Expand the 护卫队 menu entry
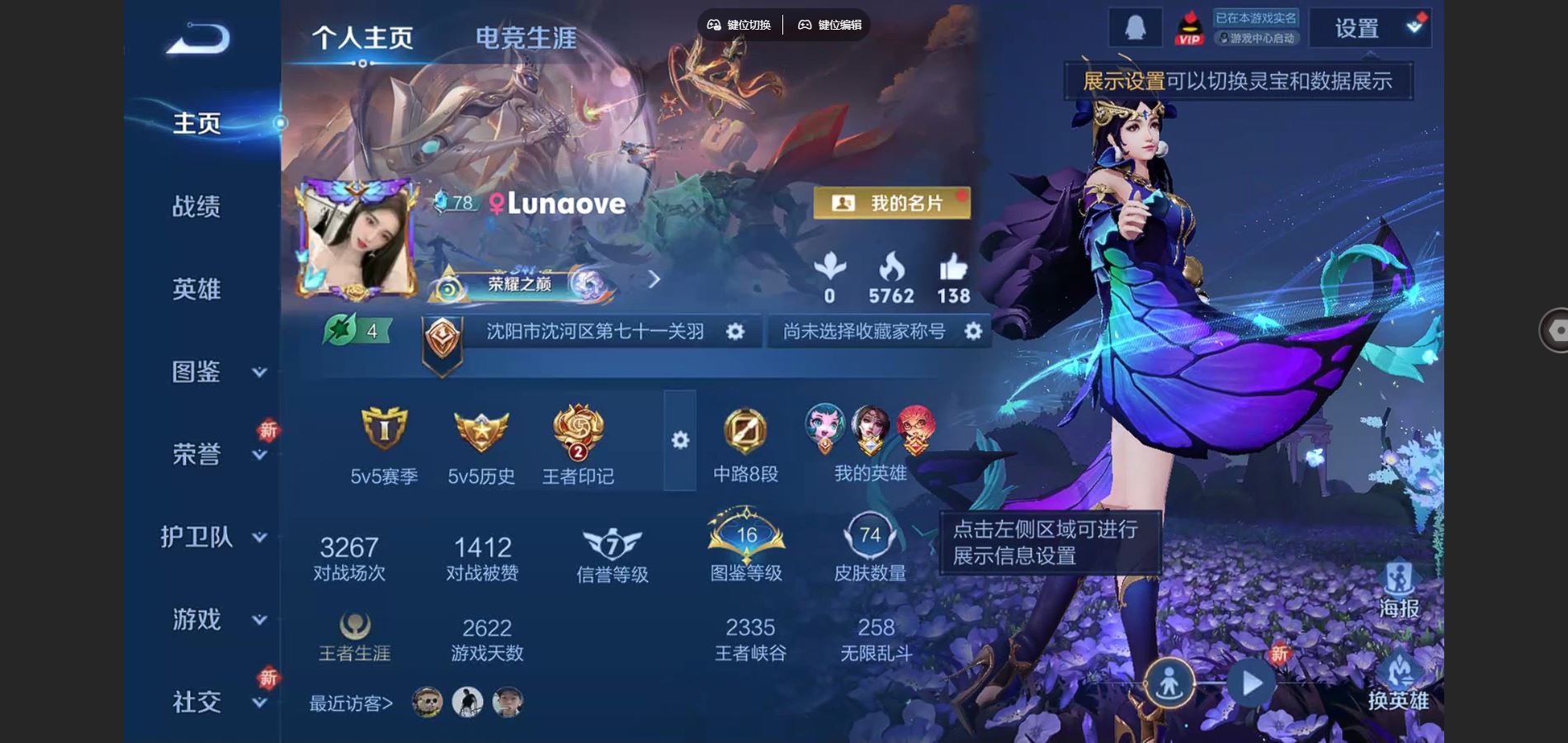 (213, 537)
